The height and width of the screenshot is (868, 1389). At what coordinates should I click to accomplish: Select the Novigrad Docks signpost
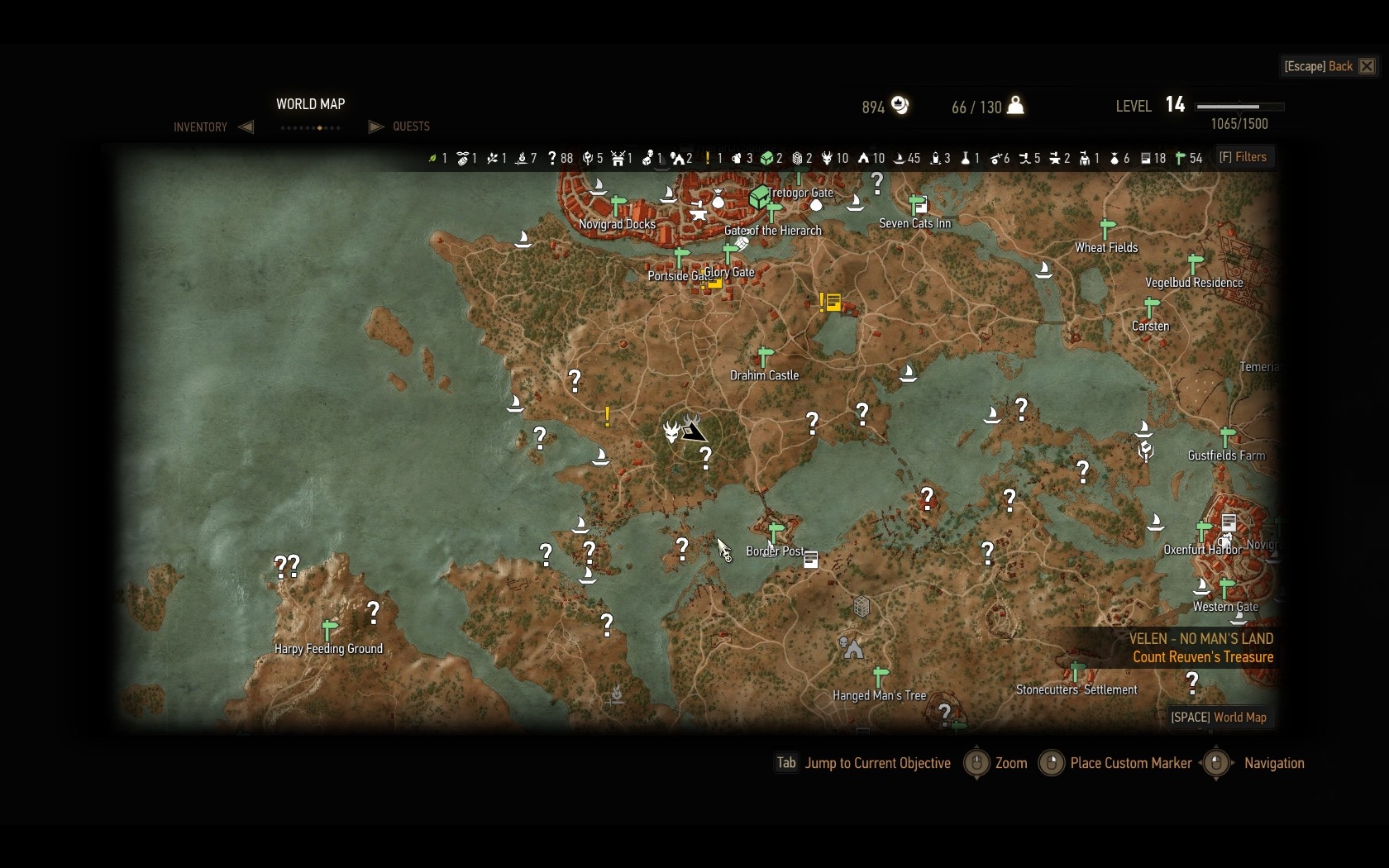coord(618,204)
